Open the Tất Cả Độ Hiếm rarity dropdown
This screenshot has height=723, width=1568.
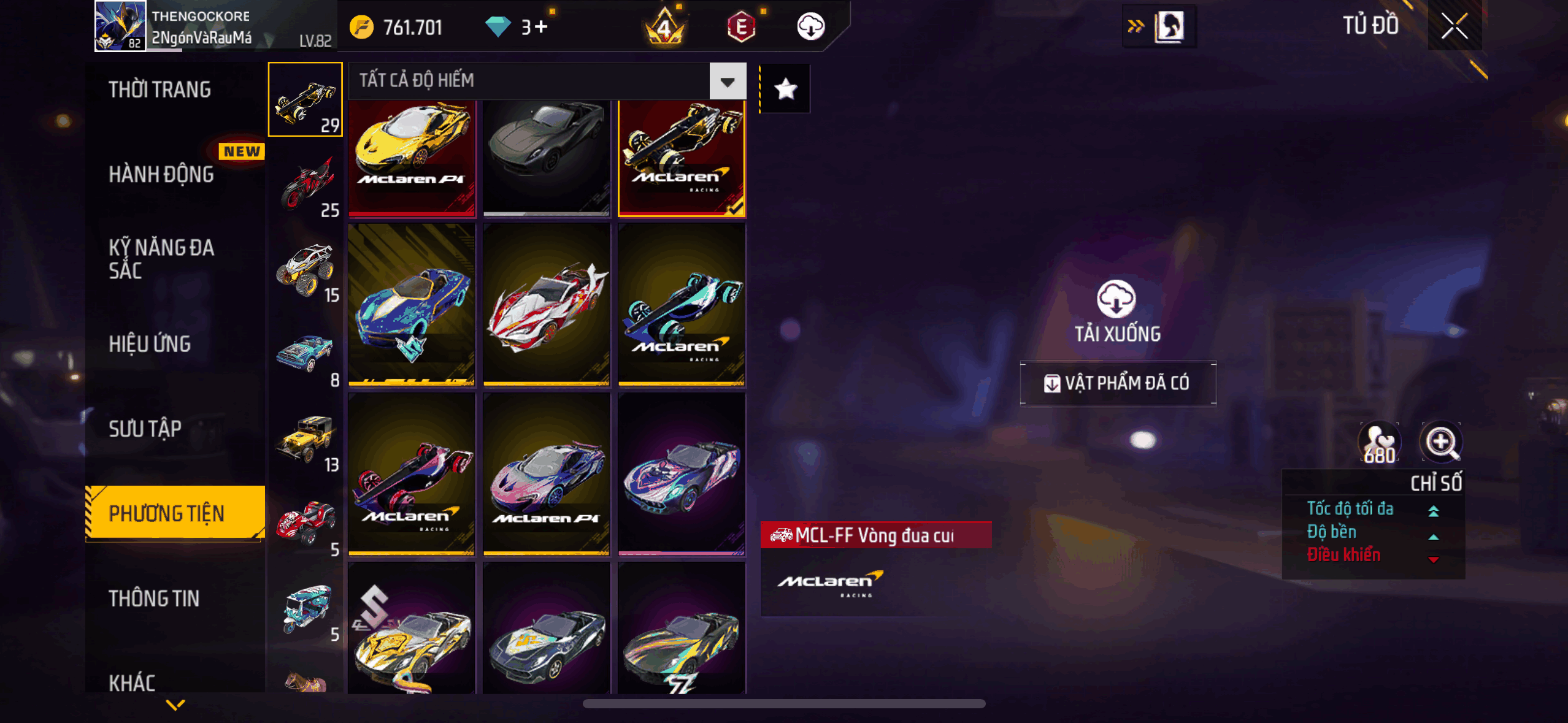click(728, 81)
